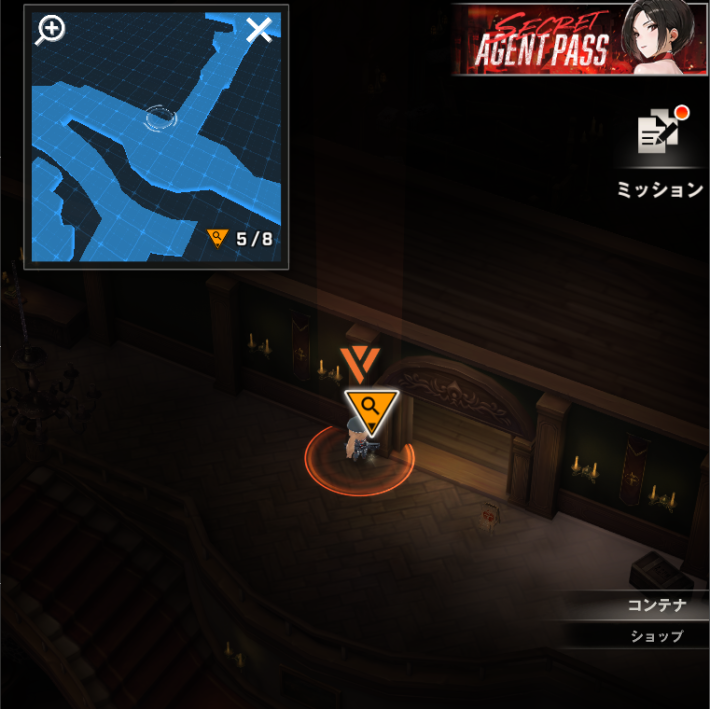The image size is (710, 709).
Task: Zoom in the minimap with magnifier icon
Action: [50, 30]
